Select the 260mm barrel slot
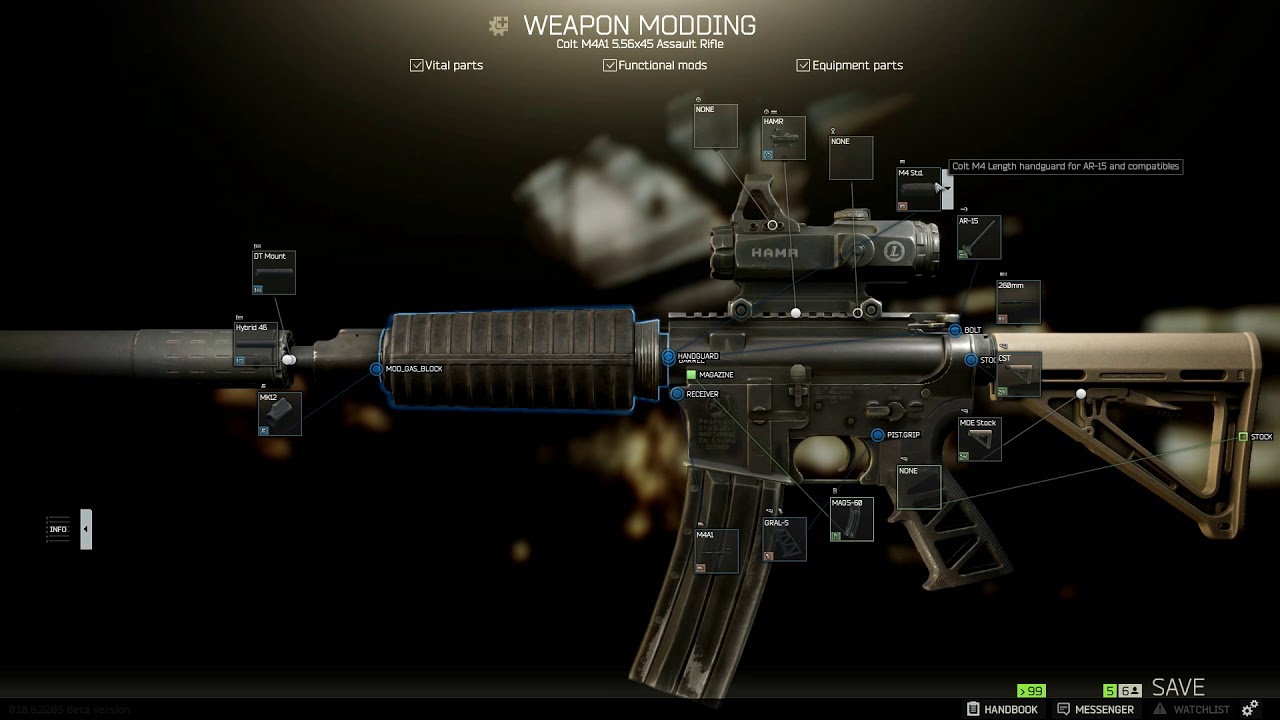Viewport: 1280px width, 720px height. coord(1018,302)
